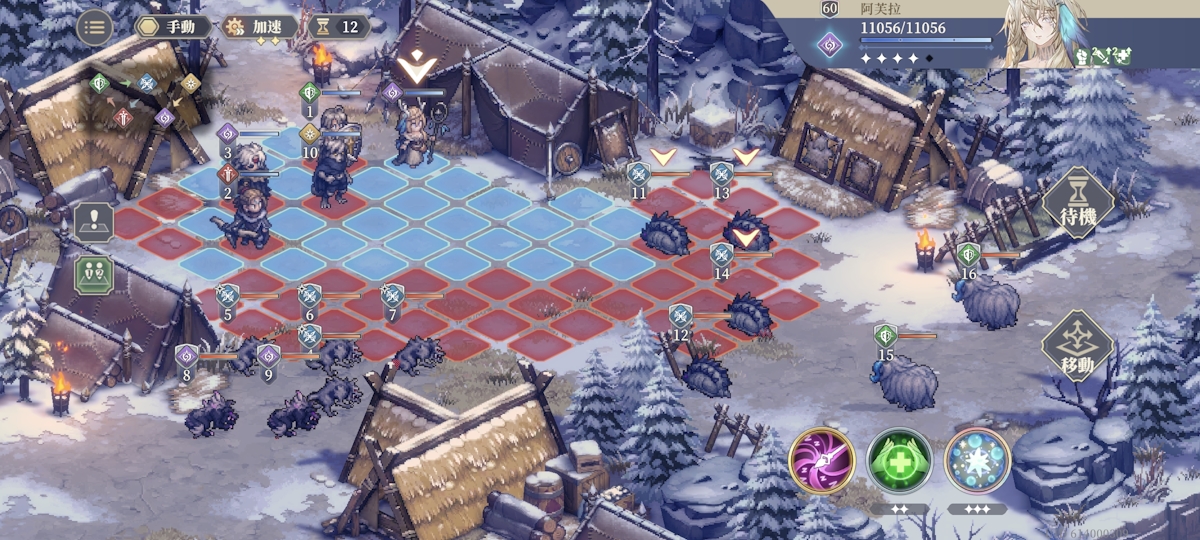Select ally unit number 15
Viewport: 1200px width, 540px height.
(906, 380)
